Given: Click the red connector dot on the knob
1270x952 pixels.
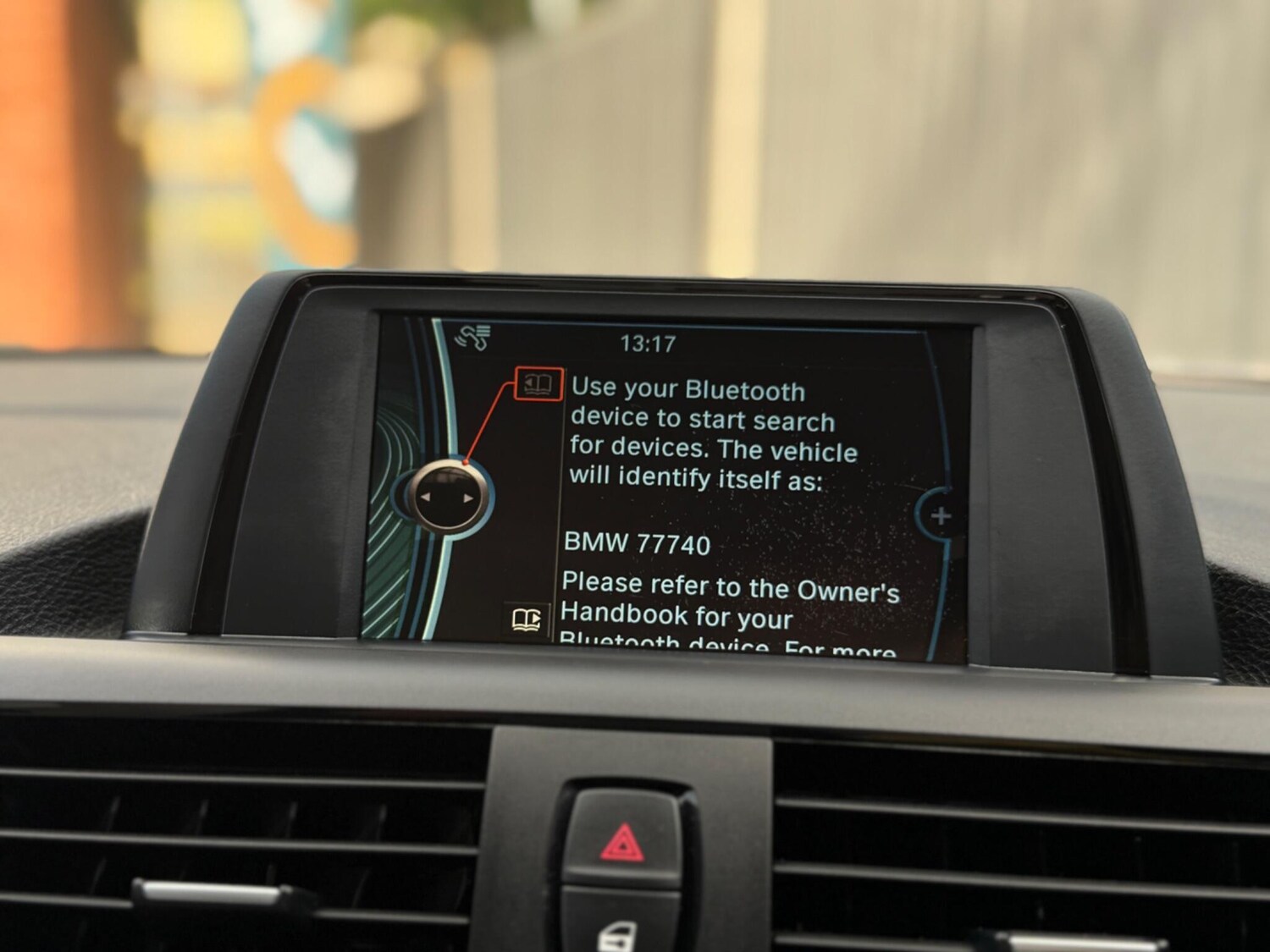Looking at the screenshot, I should [x=467, y=463].
